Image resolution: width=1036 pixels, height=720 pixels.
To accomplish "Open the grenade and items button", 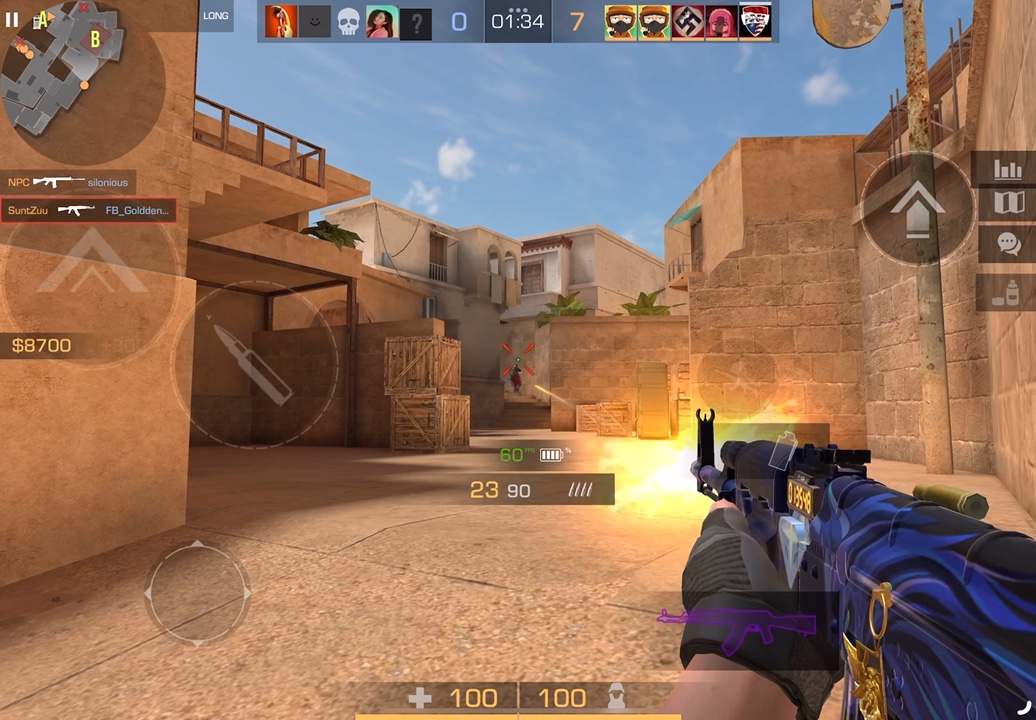I will [x=1006, y=292].
